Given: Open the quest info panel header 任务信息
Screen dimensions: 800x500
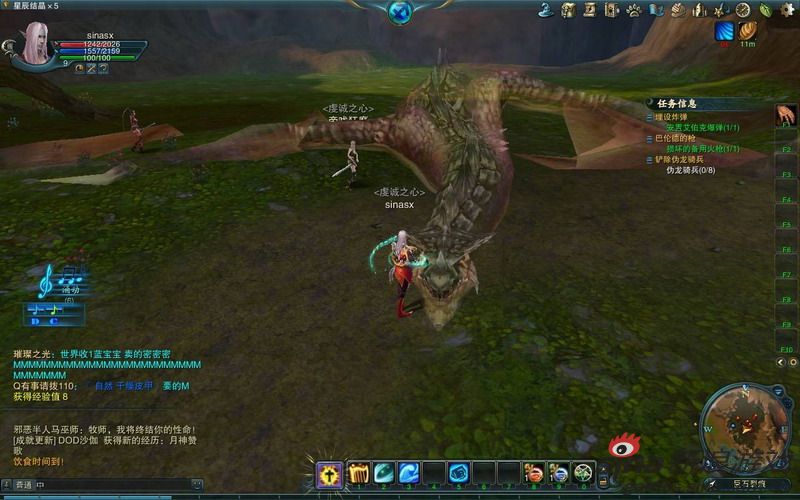Looking at the screenshot, I should [x=677, y=103].
